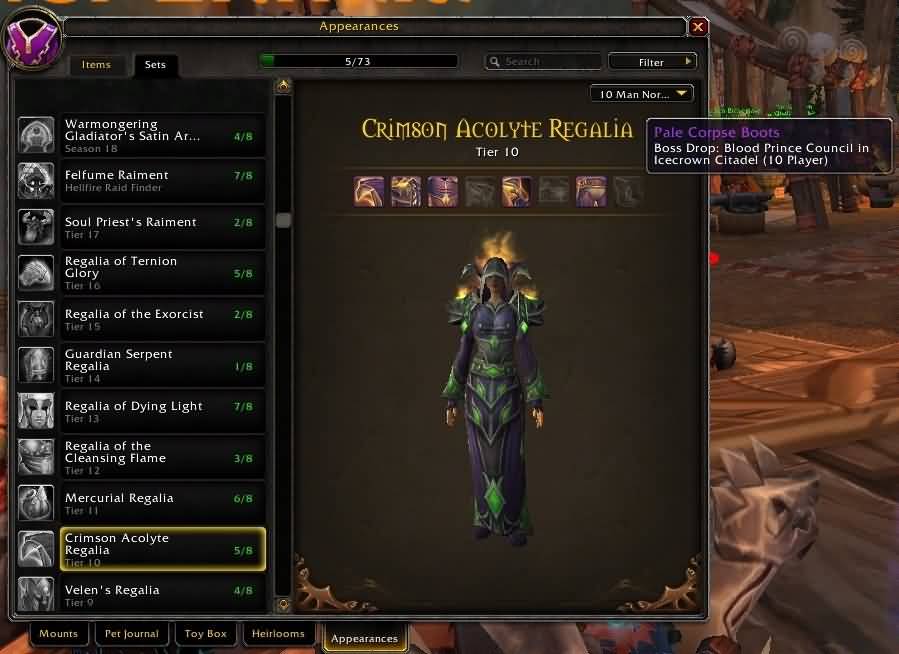Select Guardian Serpent Regalia set
Screen dimensions: 899x654
tap(142, 365)
